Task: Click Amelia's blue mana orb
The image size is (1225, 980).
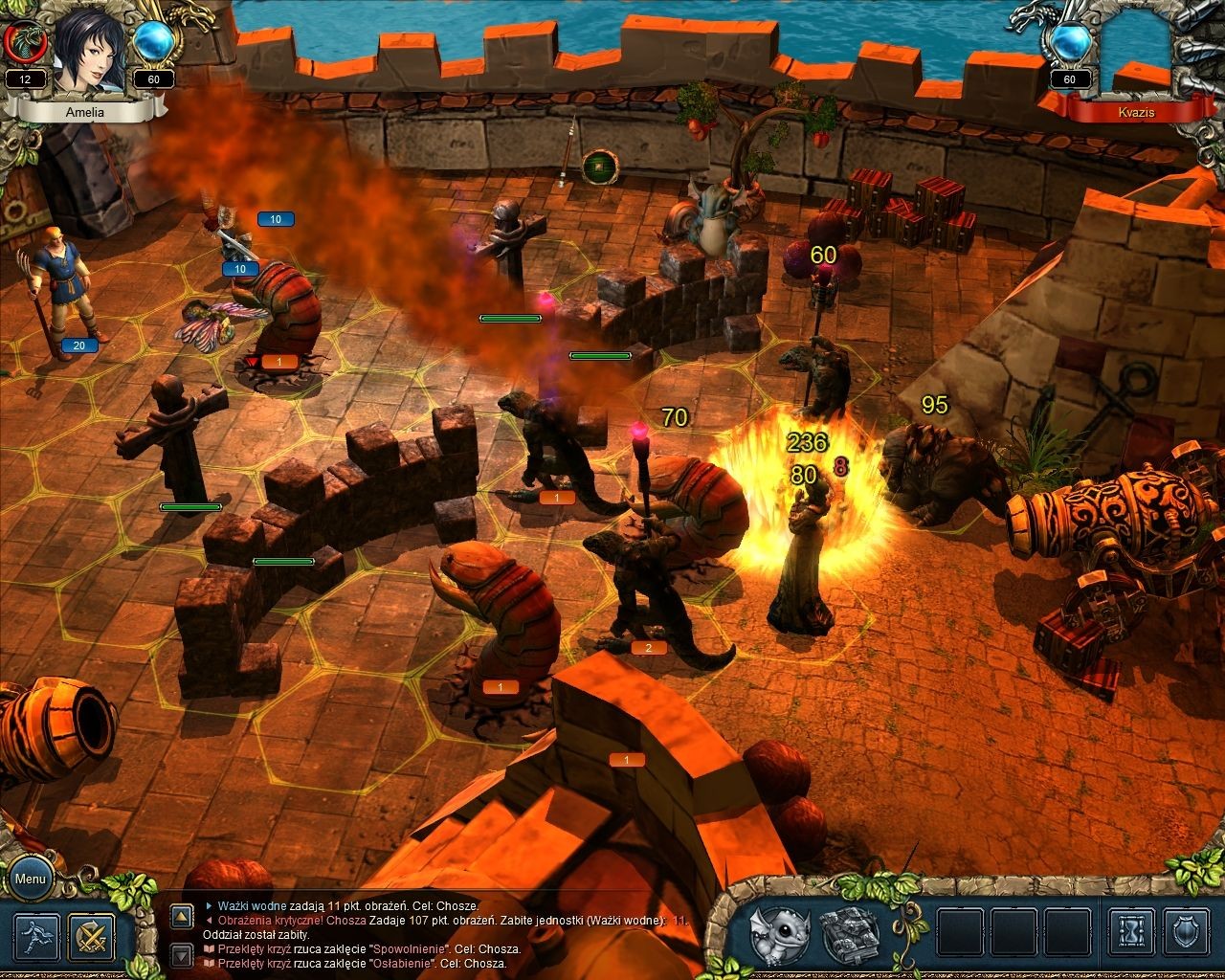Action: (153, 41)
